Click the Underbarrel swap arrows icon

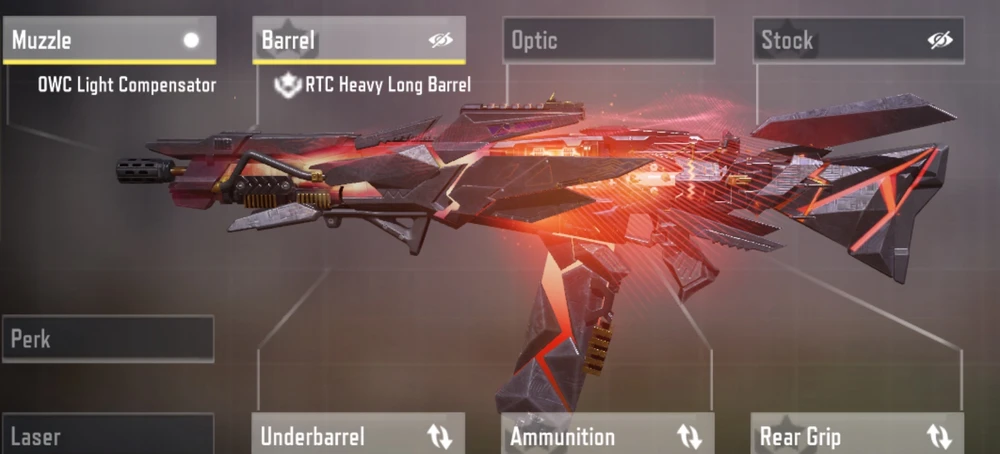click(x=440, y=437)
